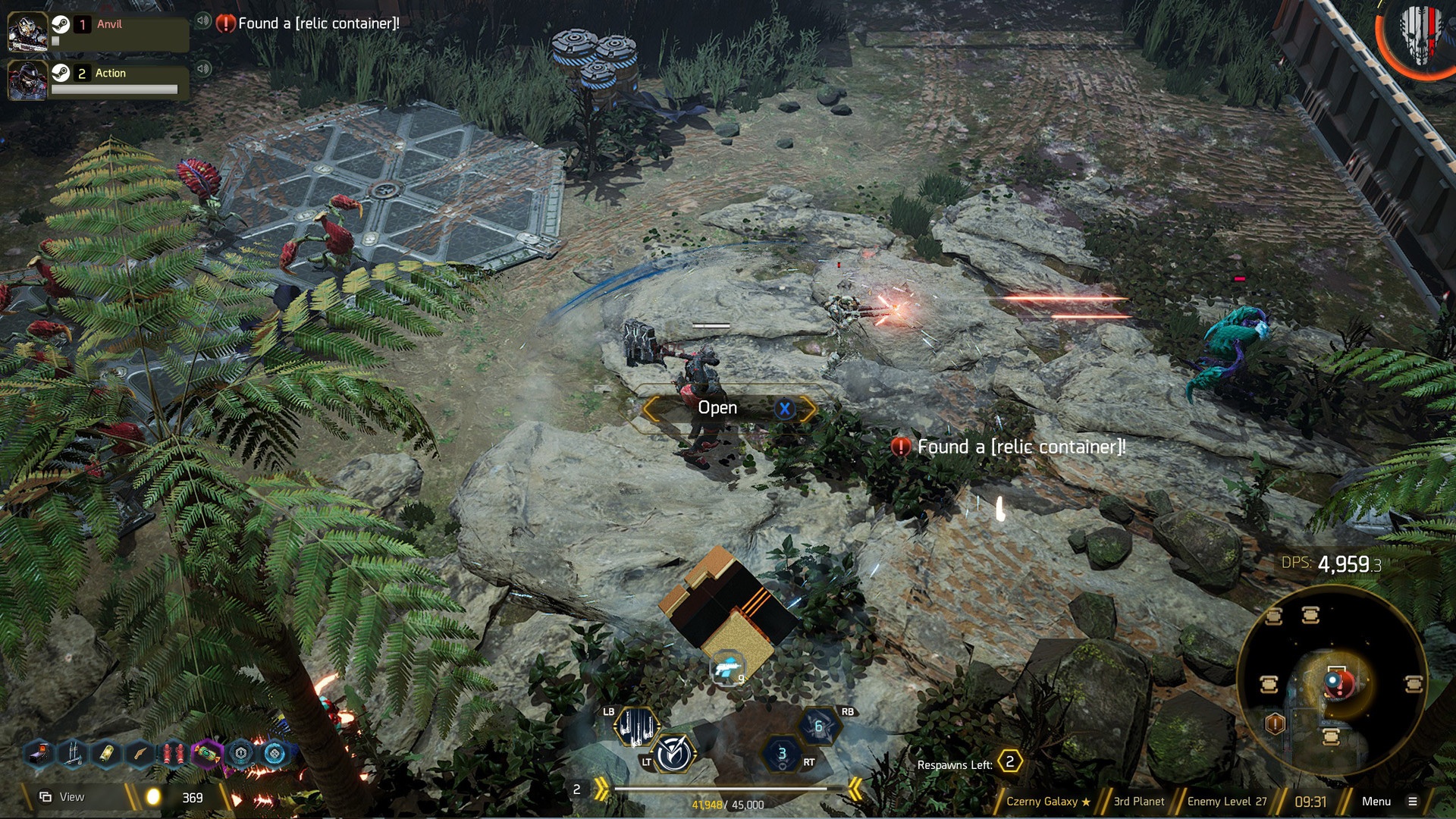Activate the circular arrow emblem skill
The width and height of the screenshot is (1456, 819).
(x=673, y=754)
